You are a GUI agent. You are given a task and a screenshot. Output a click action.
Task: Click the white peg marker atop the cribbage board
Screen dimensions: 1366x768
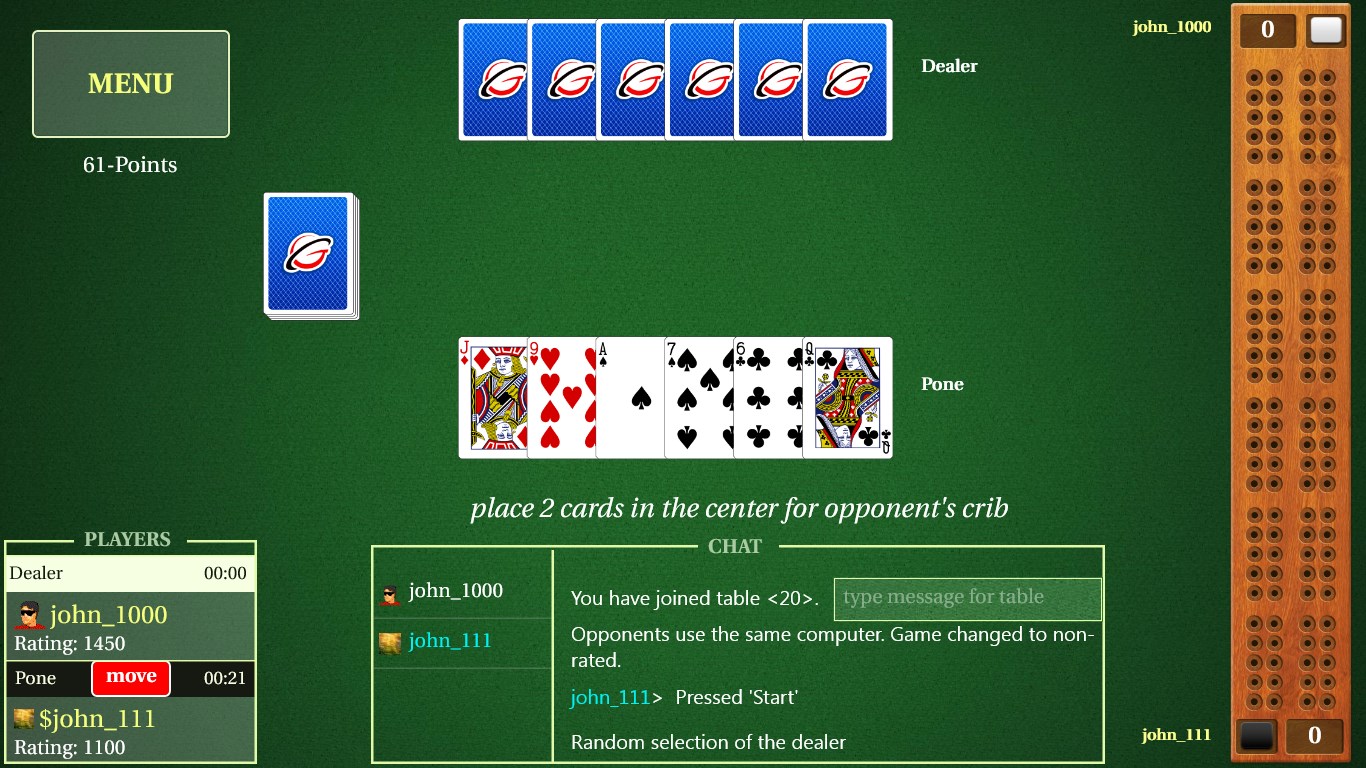(x=1327, y=31)
